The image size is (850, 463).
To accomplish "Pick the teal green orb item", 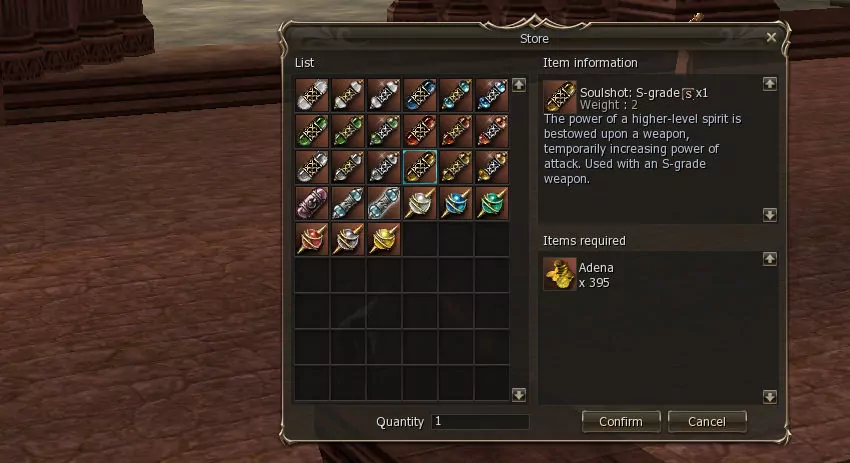I will coord(492,203).
